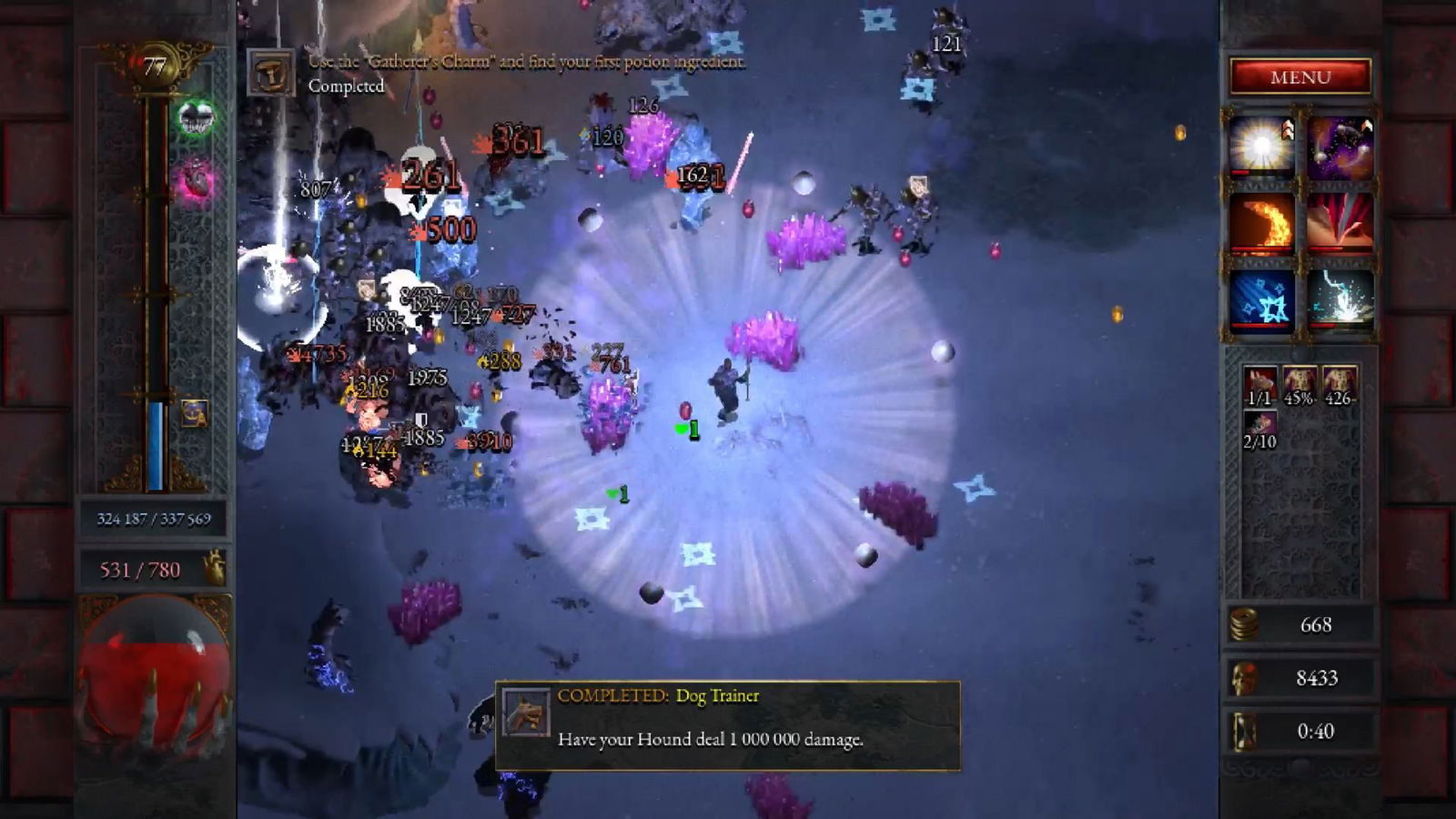Select the armor item showing 45%
The width and height of the screenshot is (1456, 819).
[1299, 386]
